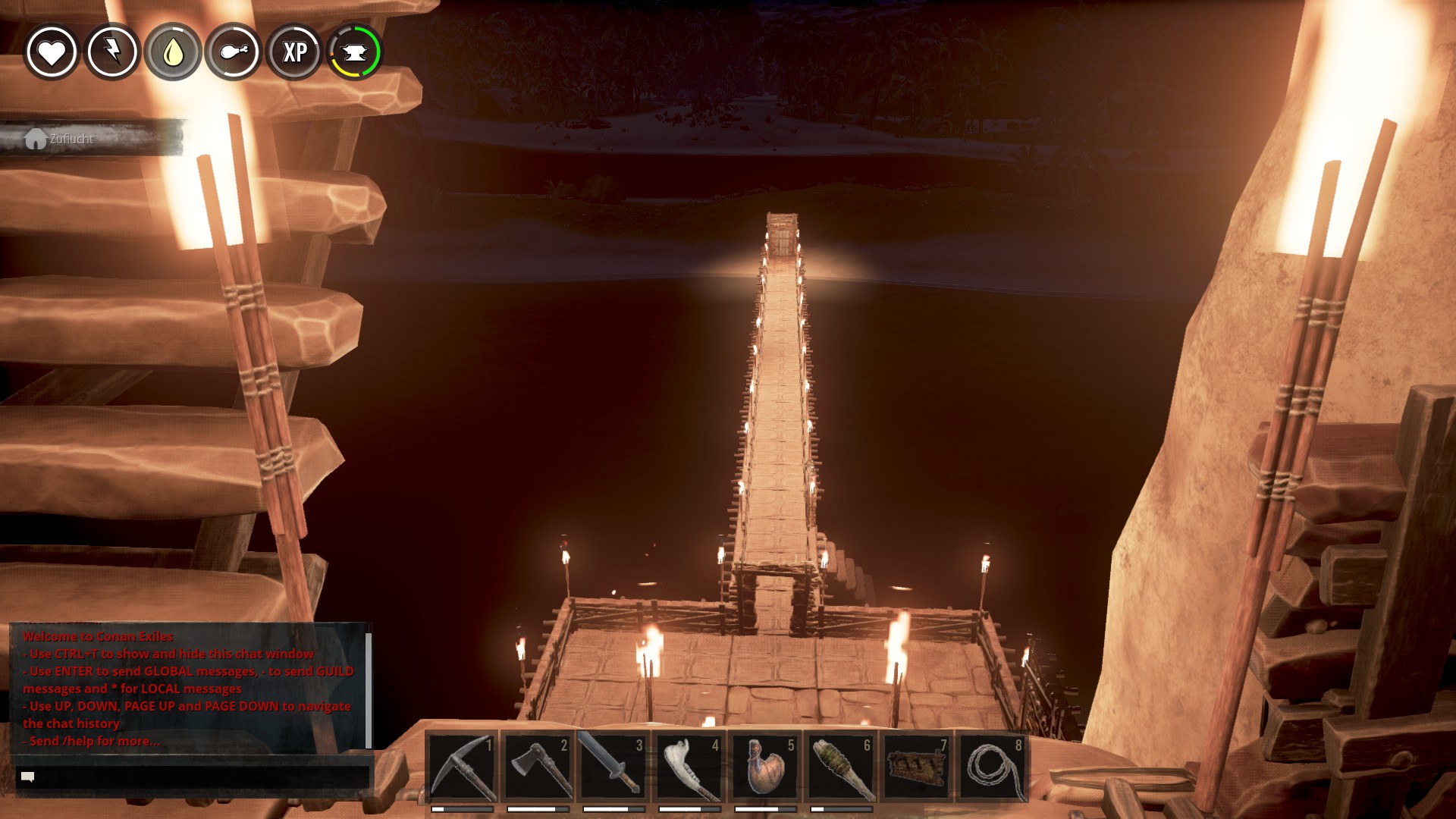The image size is (1456, 819).
Task: Click the lightning bolt stamina icon
Action: (112, 52)
